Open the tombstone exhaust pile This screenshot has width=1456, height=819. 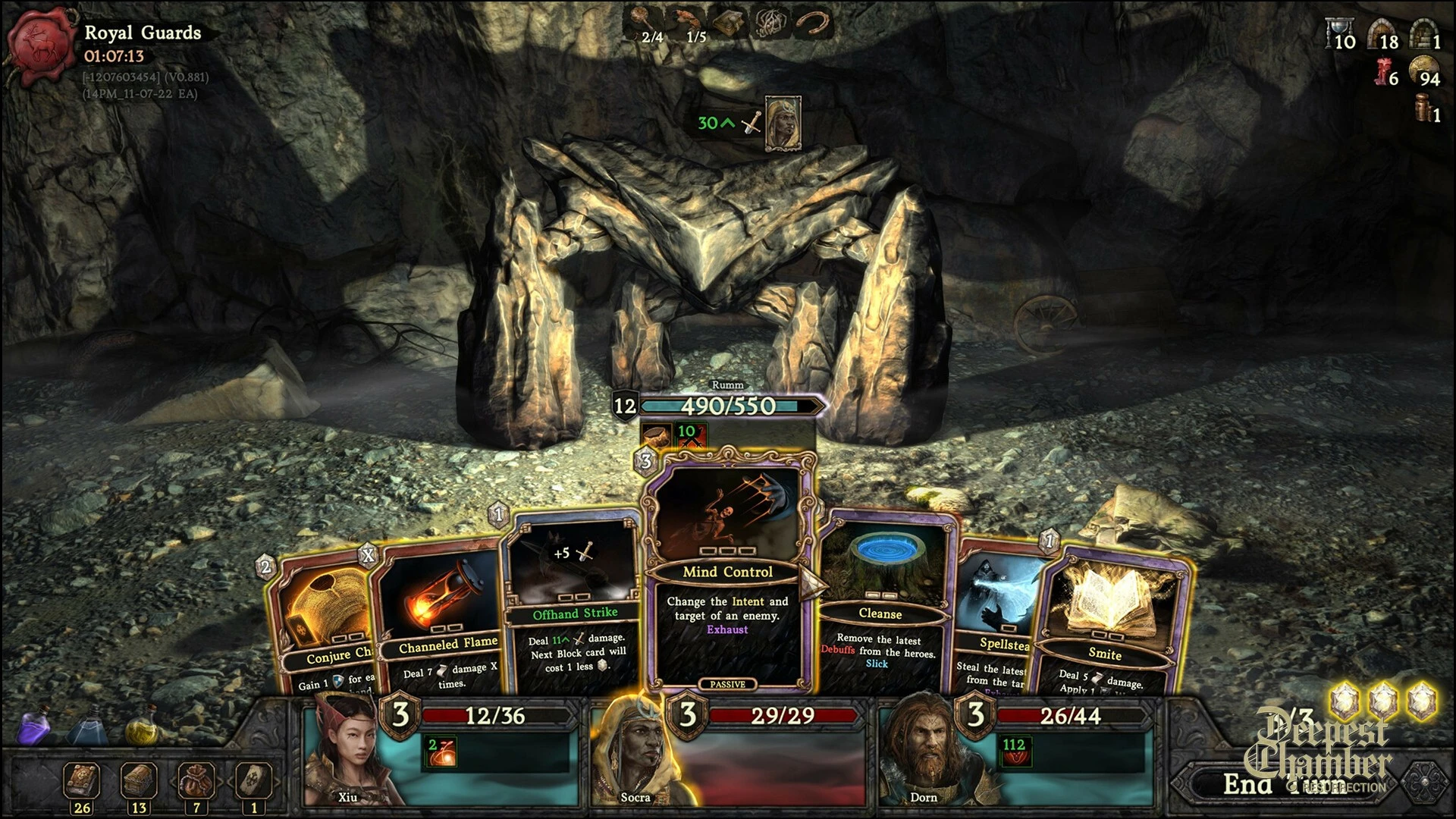point(253,781)
